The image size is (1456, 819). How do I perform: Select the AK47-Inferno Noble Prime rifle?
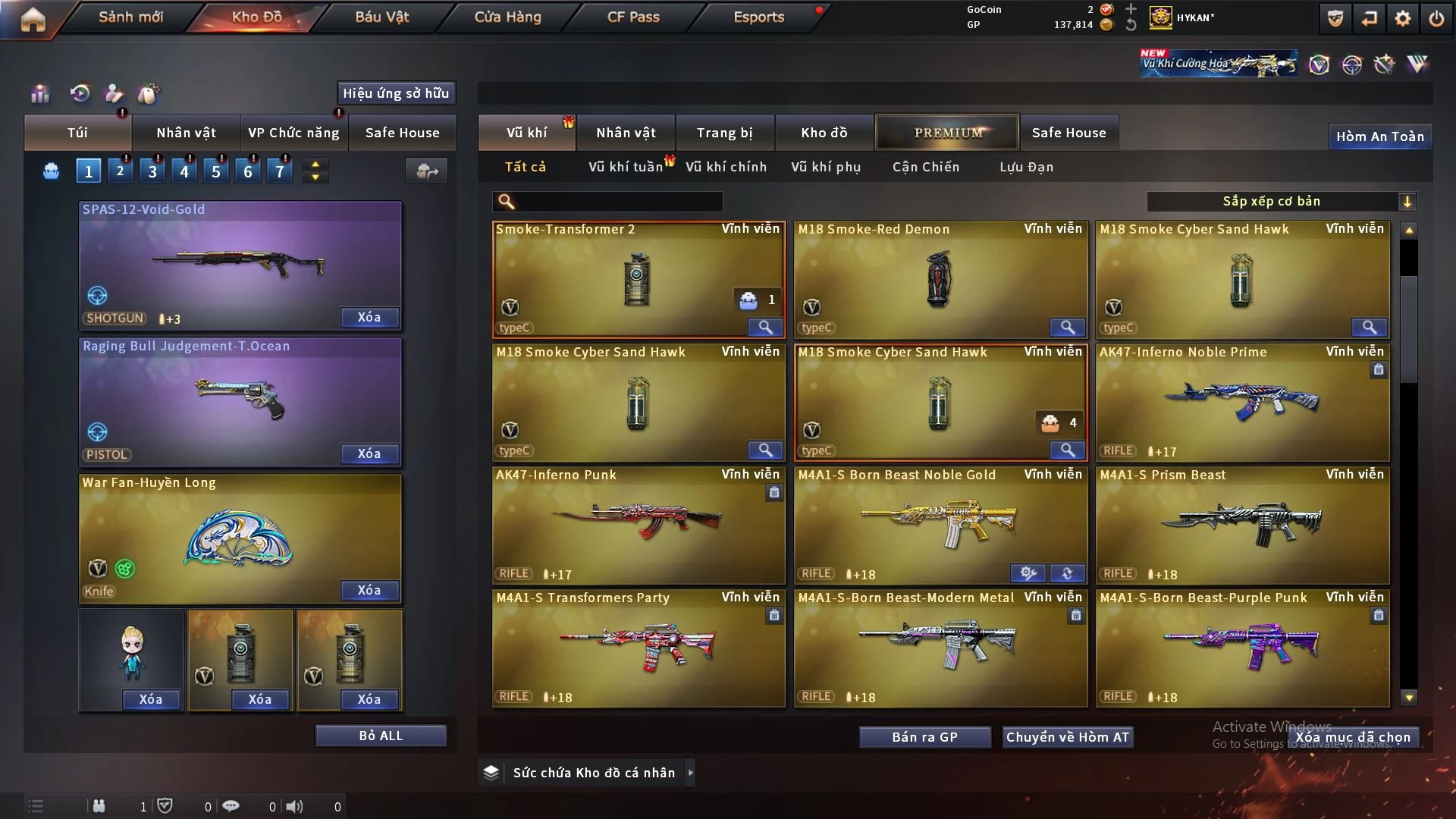tap(1242, 402)
